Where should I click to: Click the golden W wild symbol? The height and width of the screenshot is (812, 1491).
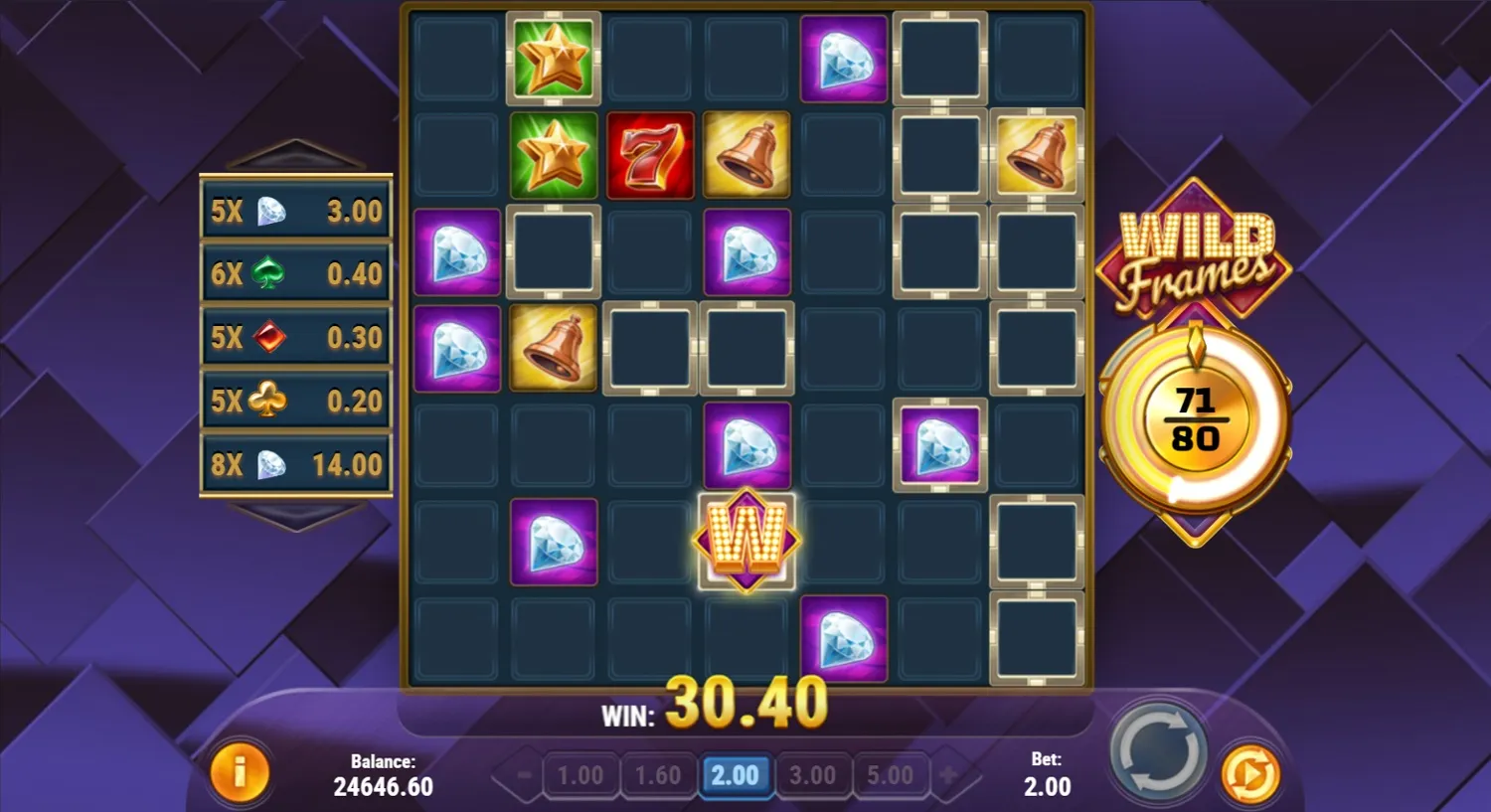(746, 542)
